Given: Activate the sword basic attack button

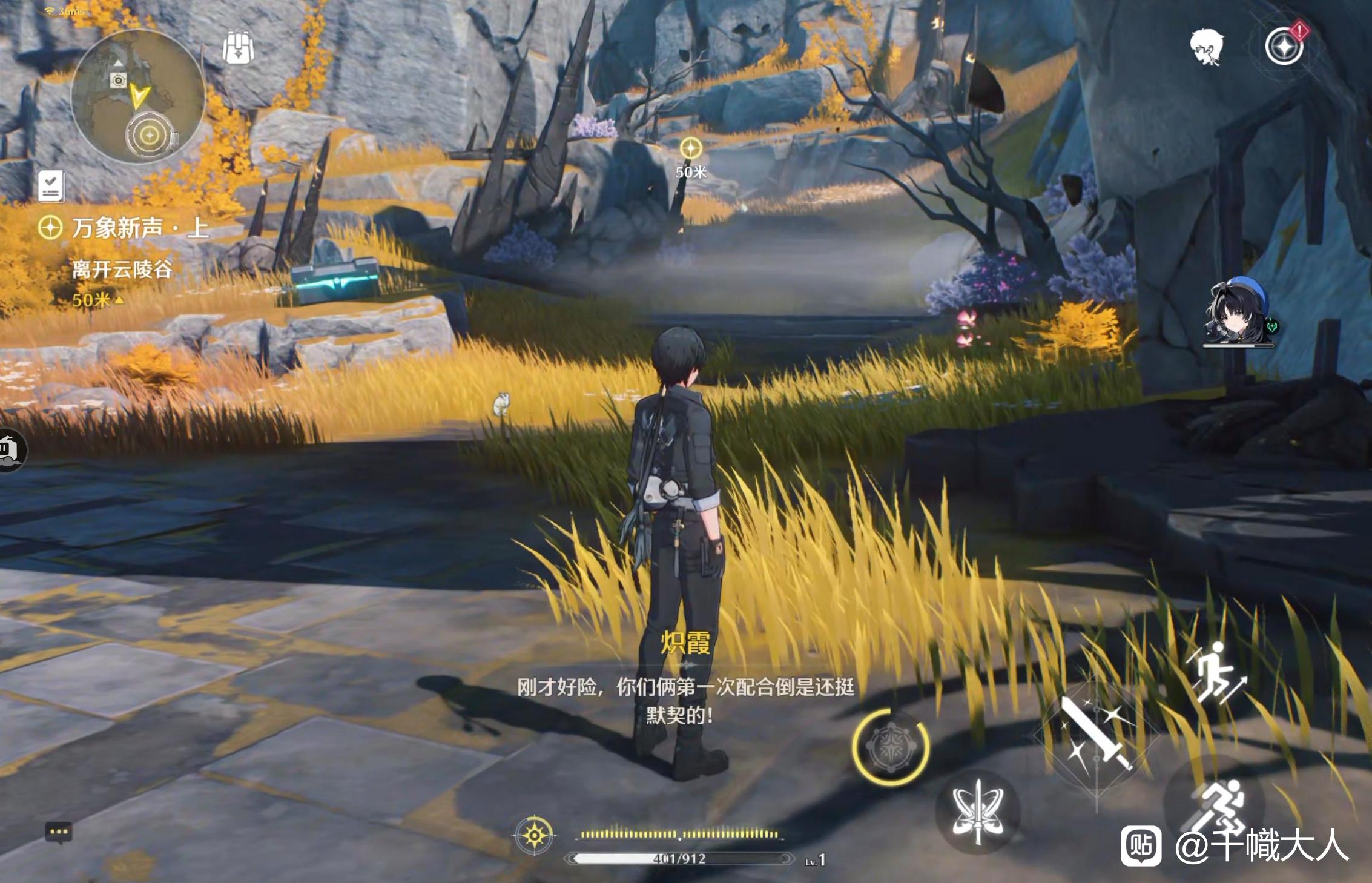Looking at the screenshot, I should 1095,736.
